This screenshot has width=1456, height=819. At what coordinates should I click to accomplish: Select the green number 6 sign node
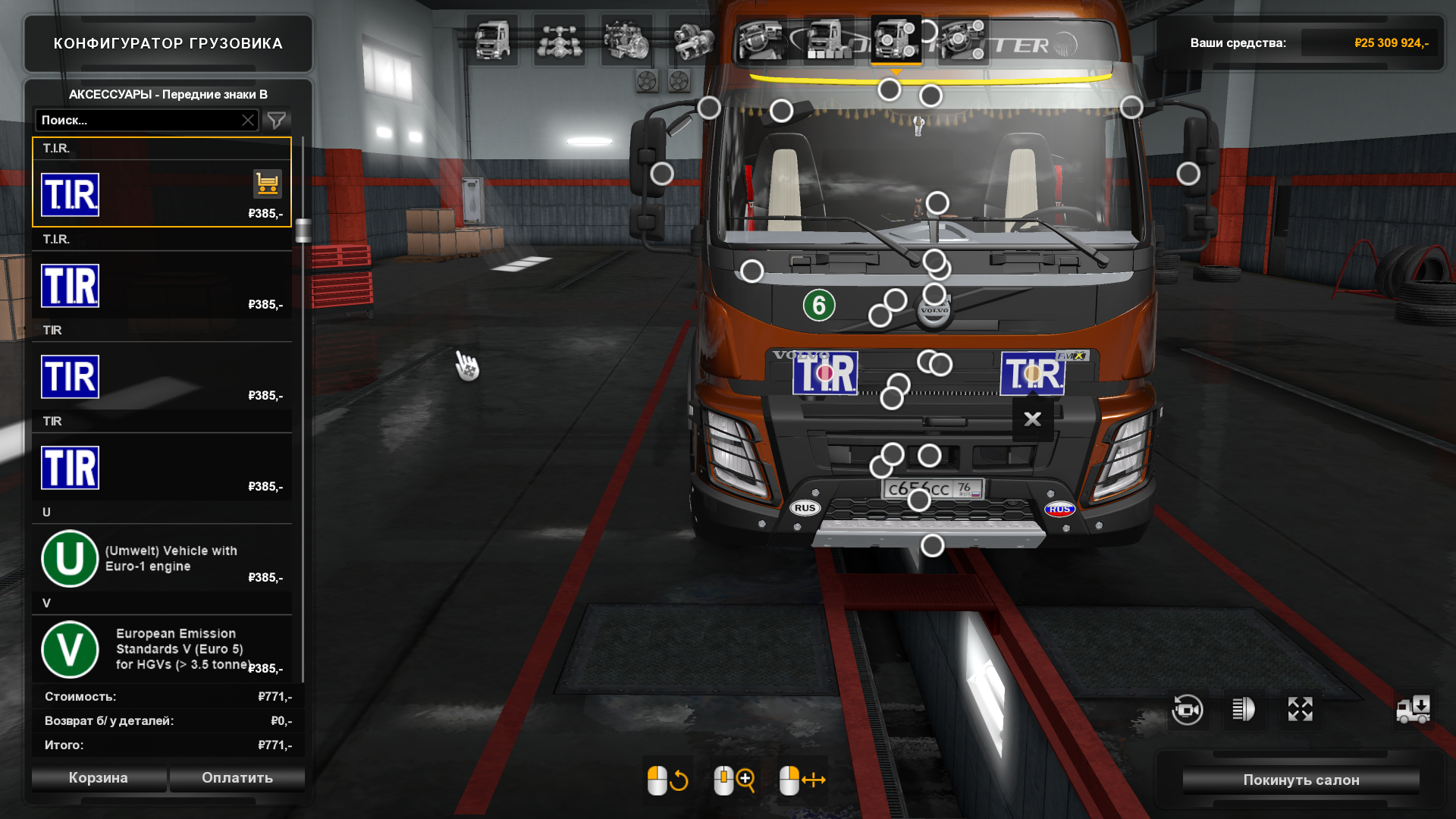[x=819, y=306]
